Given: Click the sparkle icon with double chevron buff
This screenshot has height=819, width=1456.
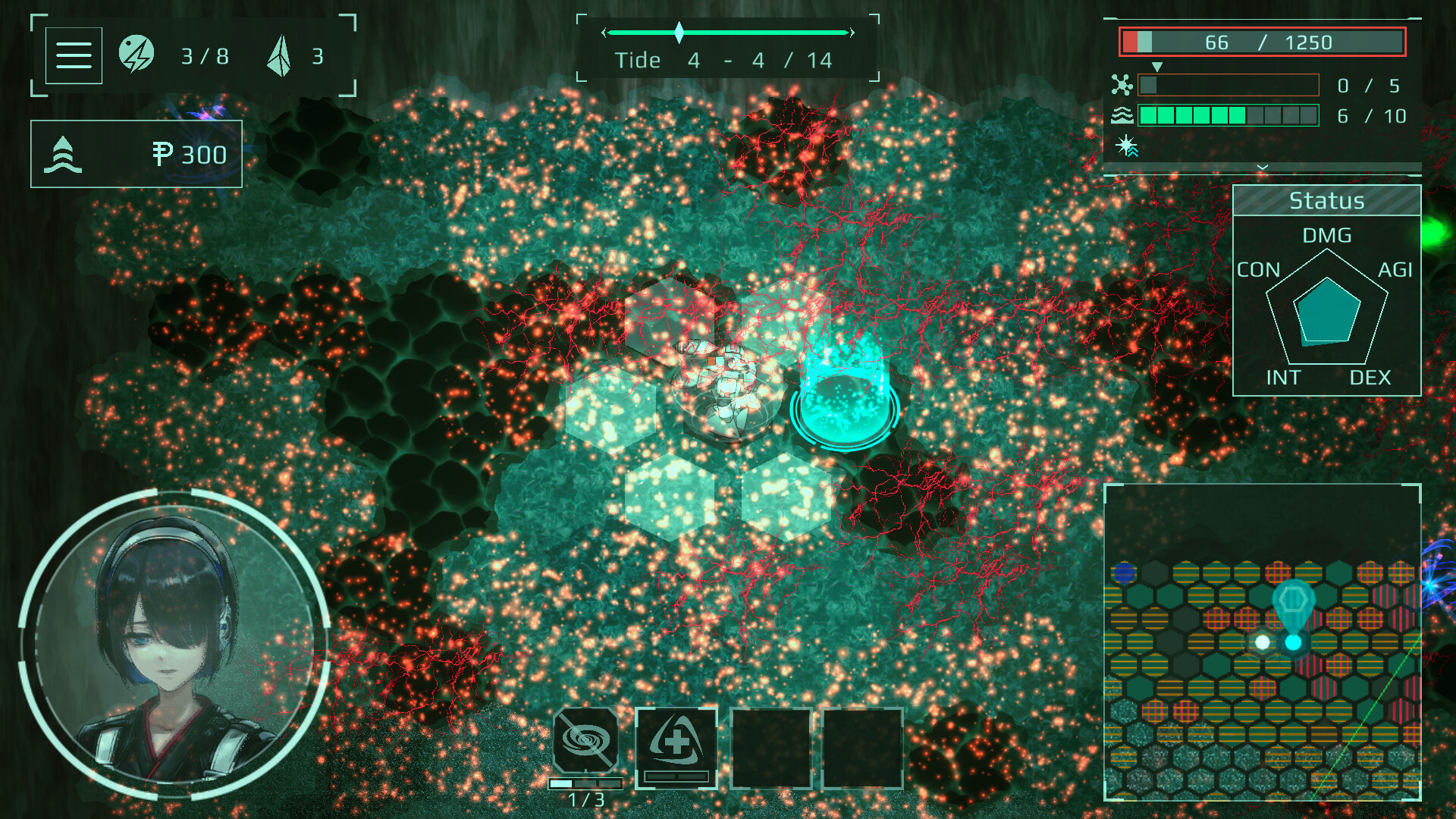Looking at the screenshot, I should point(1128,148).
